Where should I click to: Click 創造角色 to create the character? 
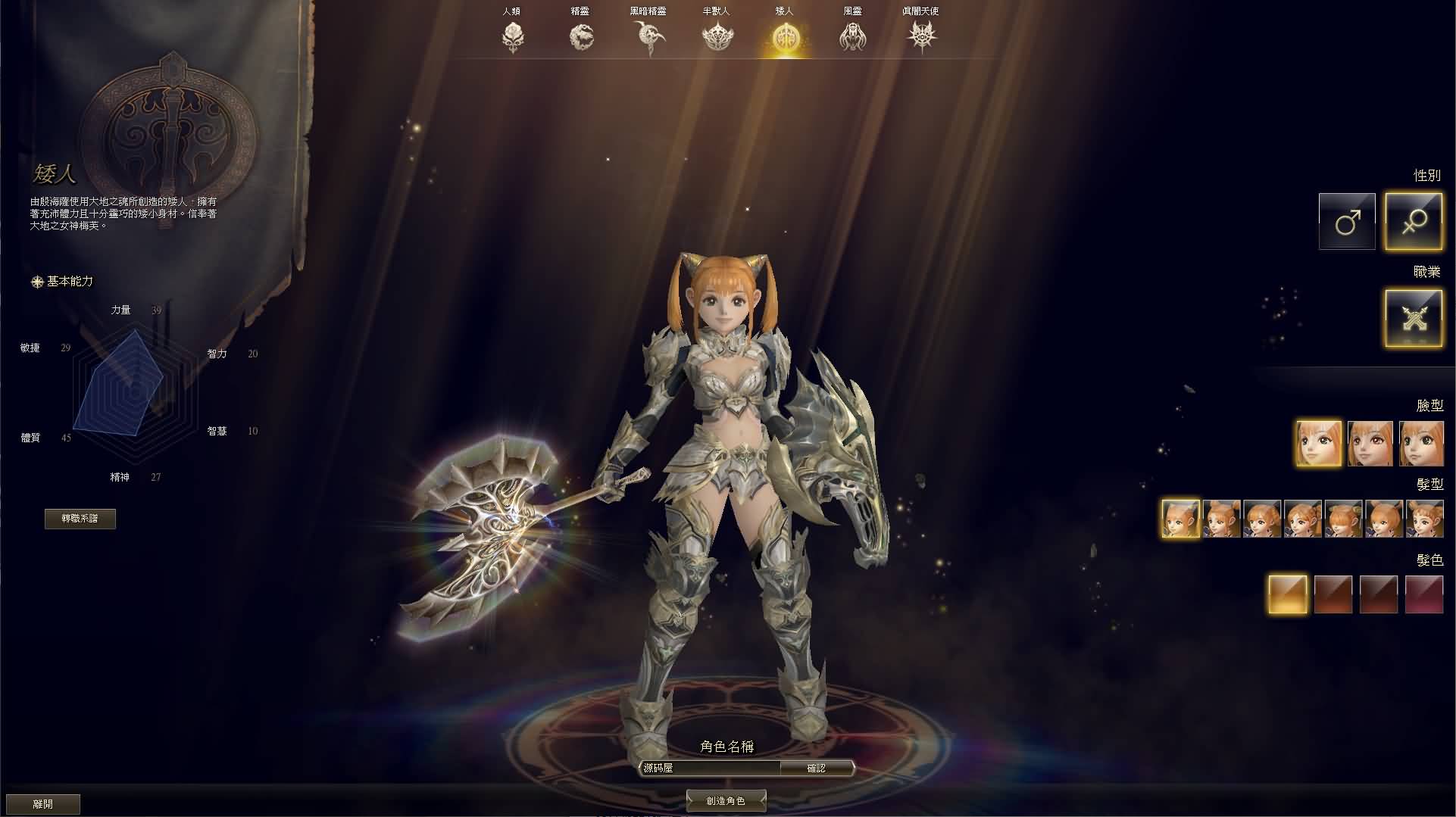click(x=726, y=800)
